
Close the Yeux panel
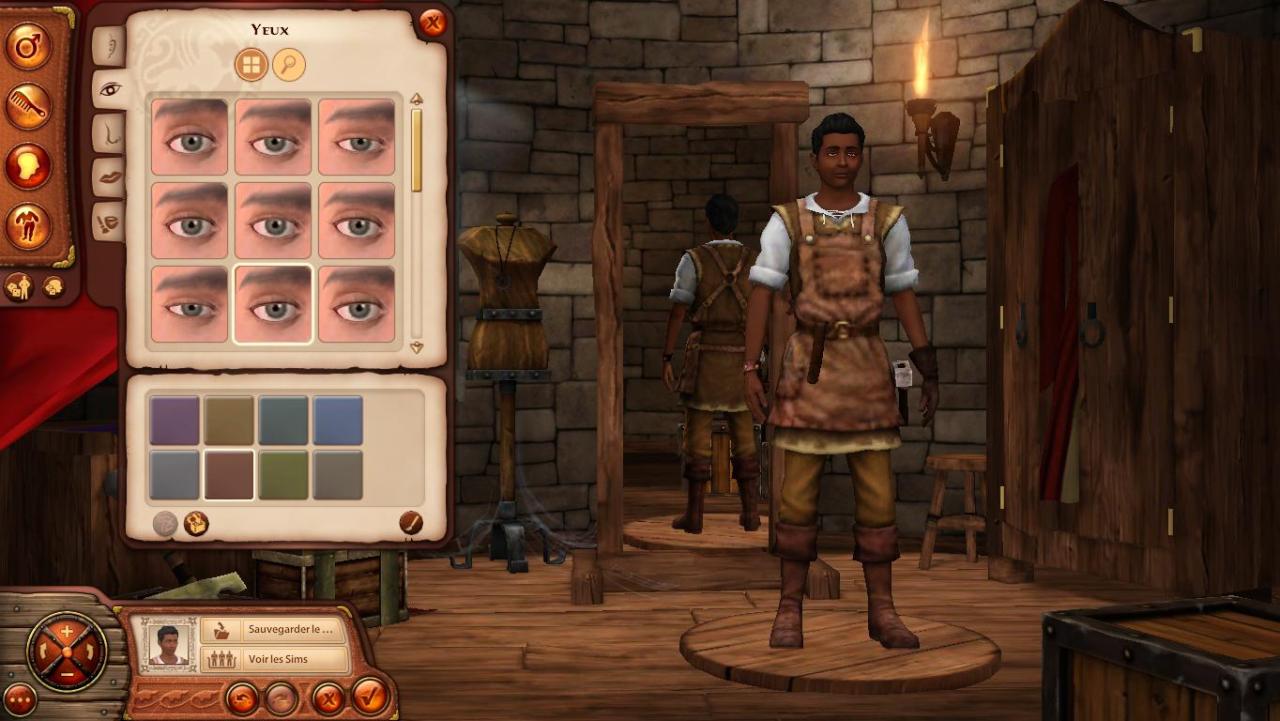432,23
